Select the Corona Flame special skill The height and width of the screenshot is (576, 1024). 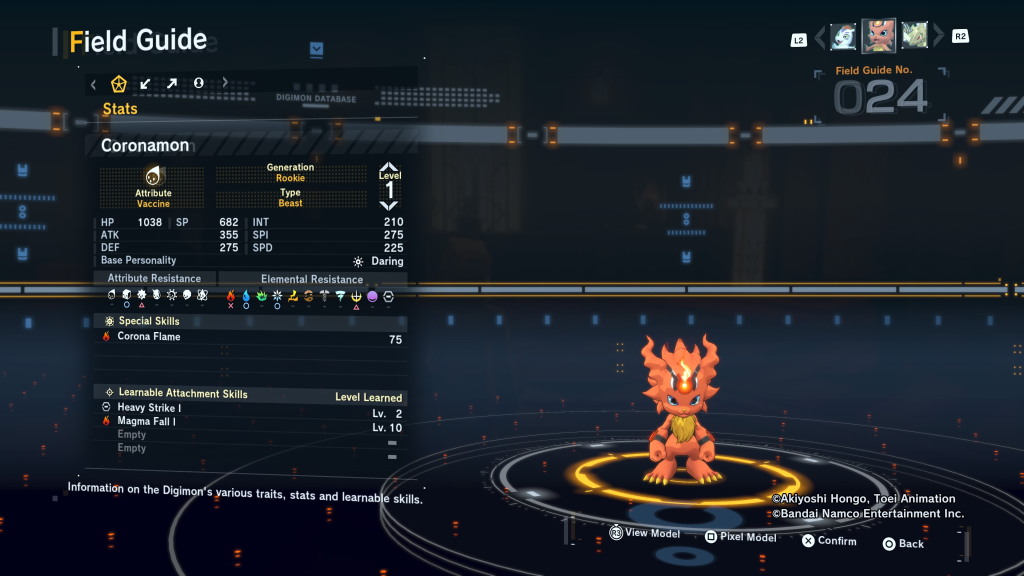pyautogui.click(x=149, y=337)
